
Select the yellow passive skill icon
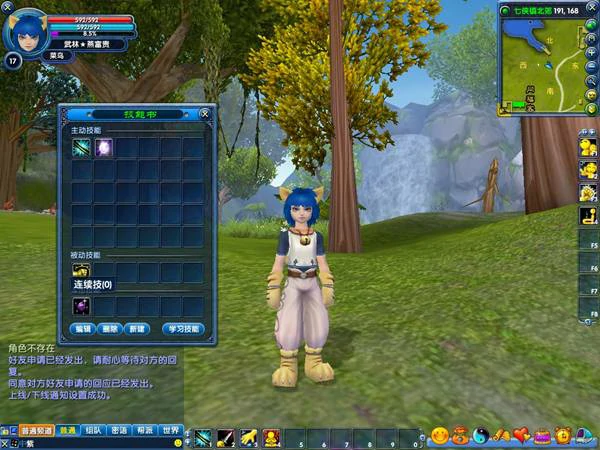tap(81, 271)
